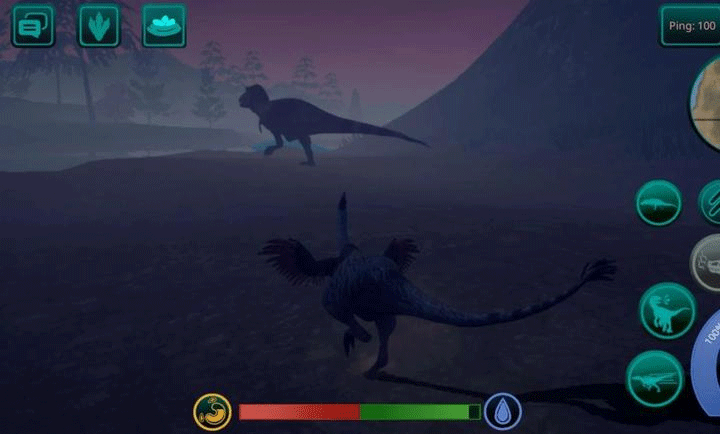Select the greyed-out ability button
The width and height of the screenshot is (720, 434).
click(709, 262)
